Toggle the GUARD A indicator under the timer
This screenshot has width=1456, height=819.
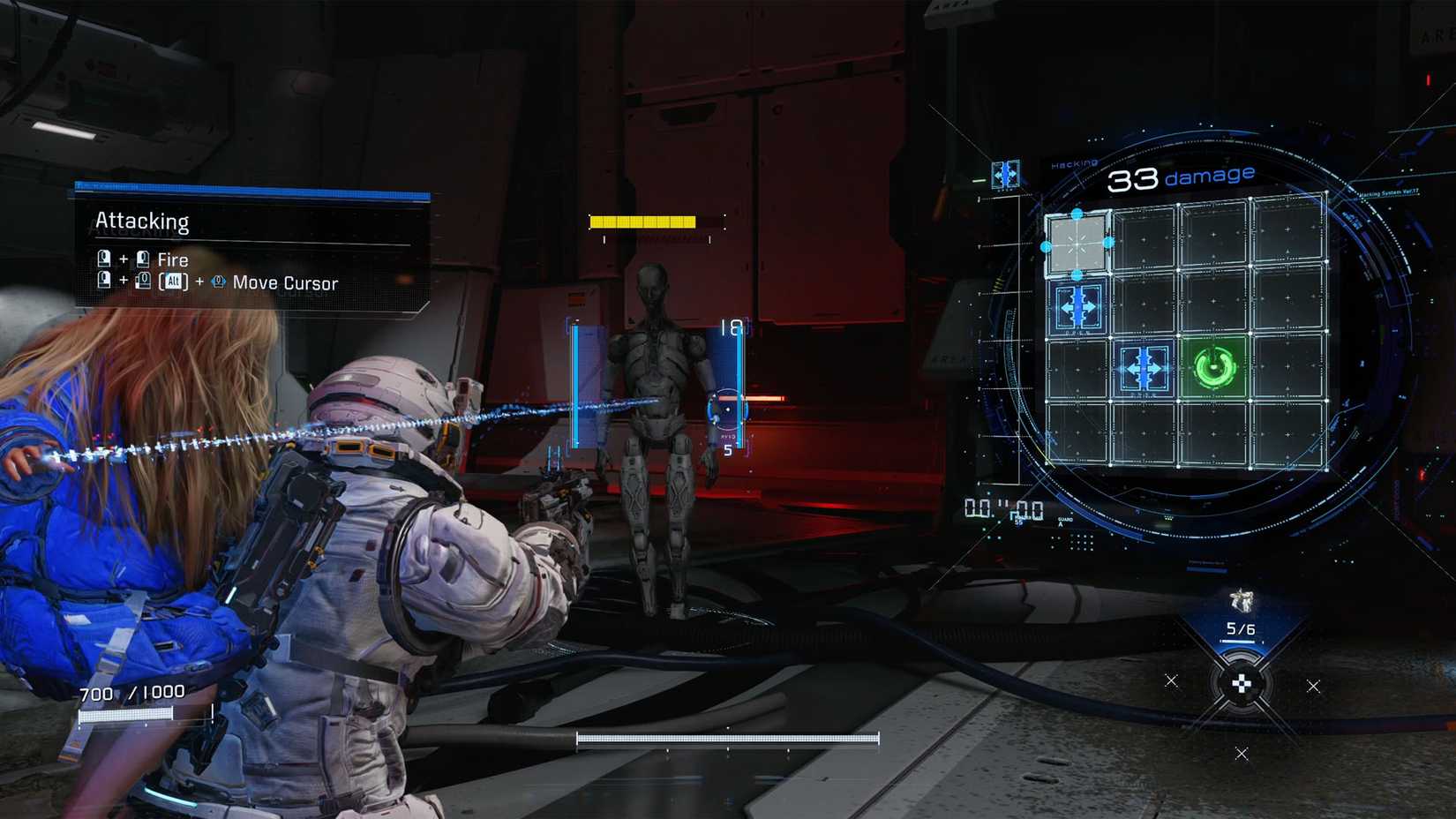(x=1060, y=521)
